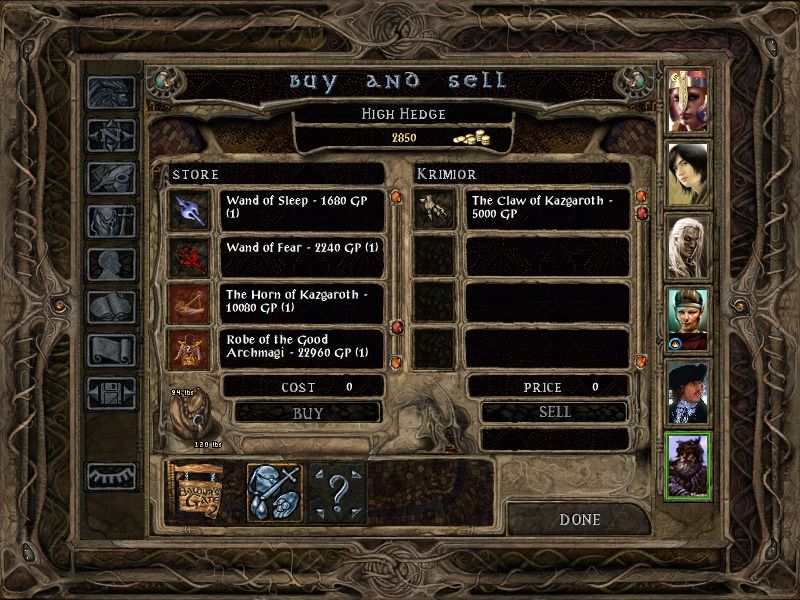Switch to the question mark identify panel
The image size is (800, 600).
coord(337,491)
